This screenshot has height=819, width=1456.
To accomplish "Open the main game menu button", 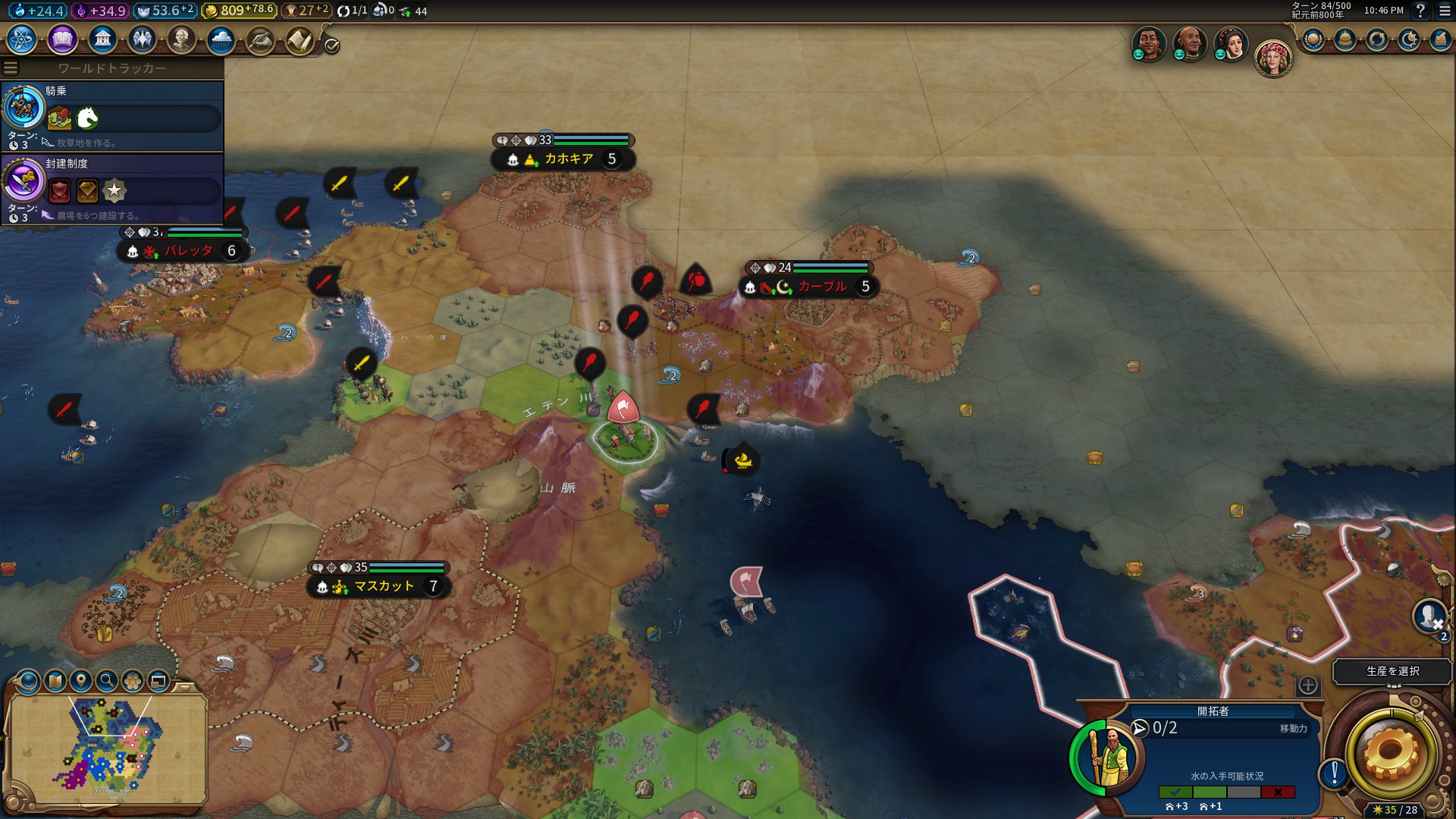I will coord(1445,11).
